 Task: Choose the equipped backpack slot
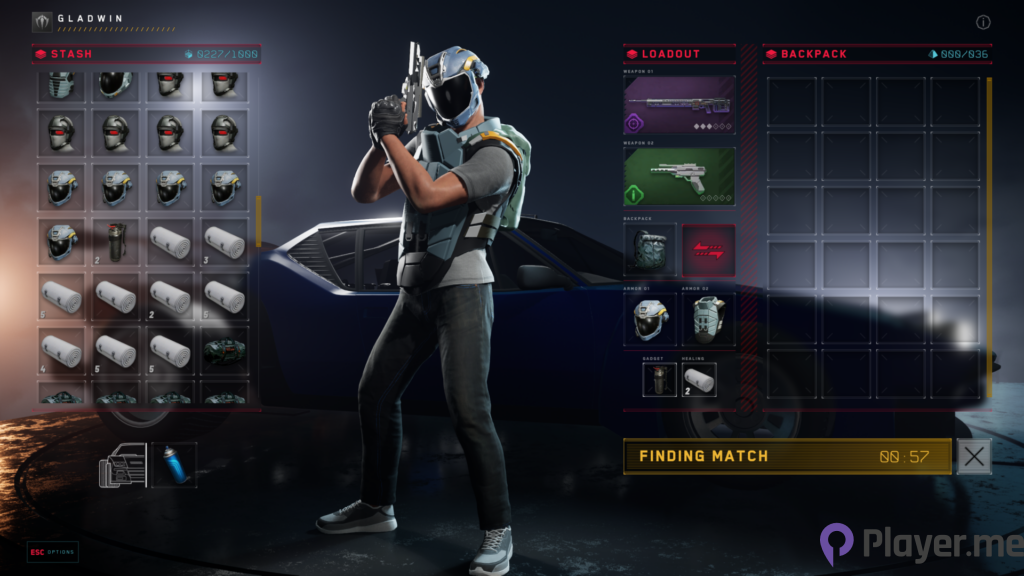(x=651, y=250)
